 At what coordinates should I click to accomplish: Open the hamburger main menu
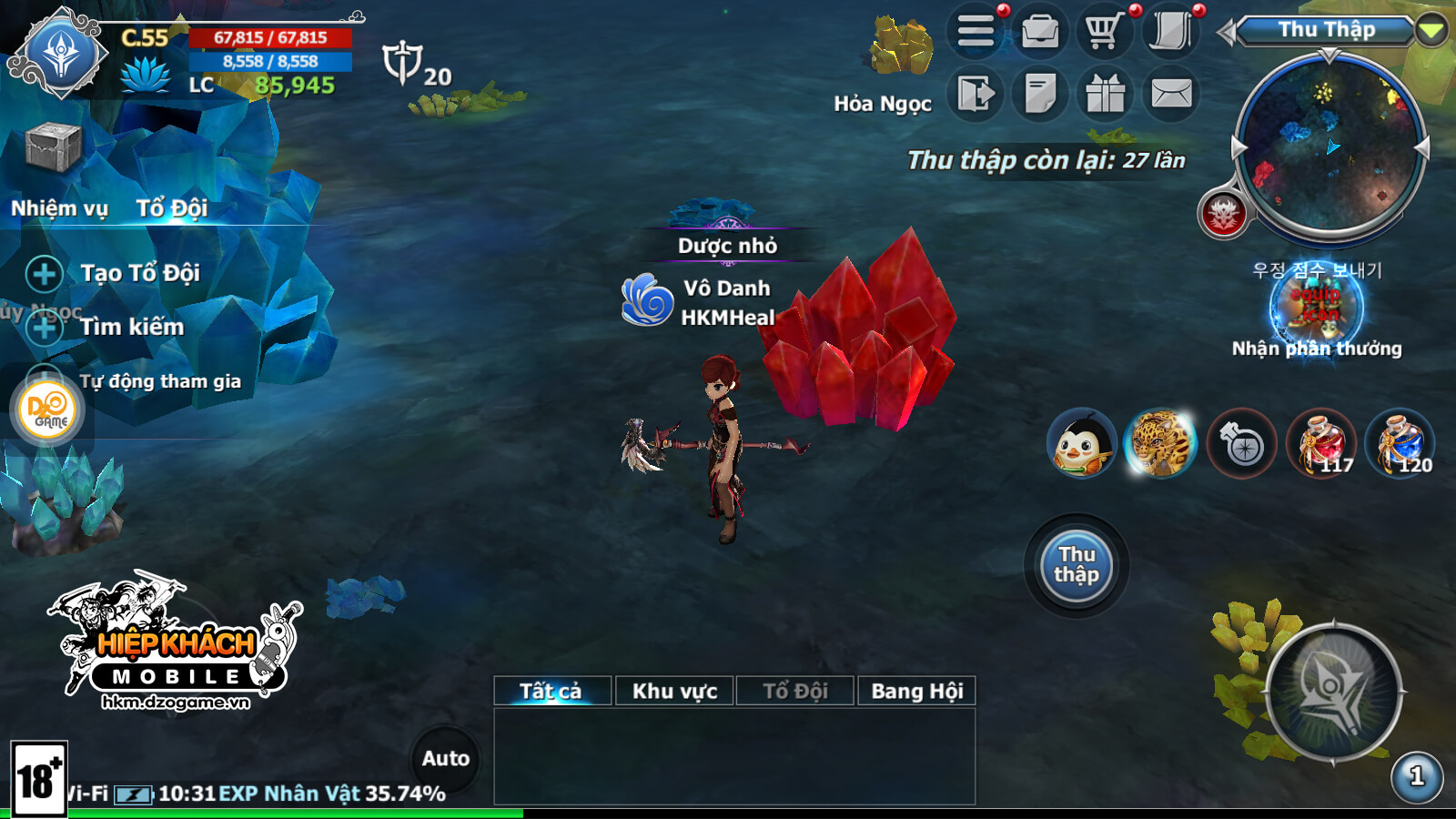pyautogui.click(x=976, y=33)
